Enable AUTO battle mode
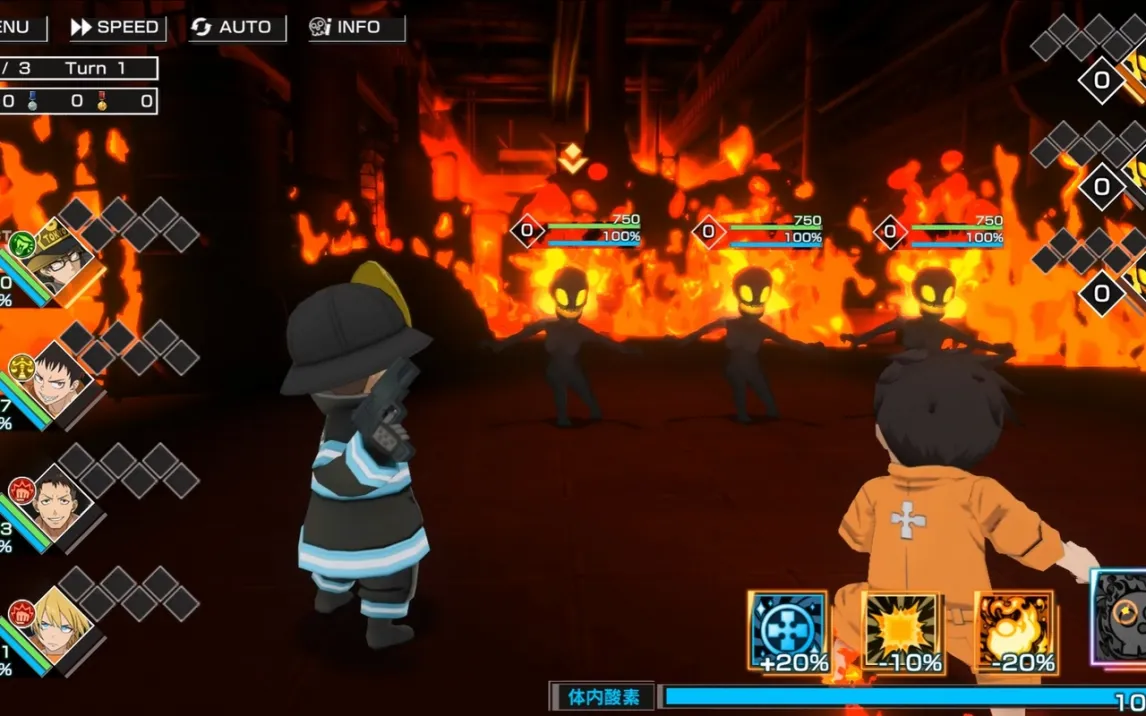Screen dimensions: 1146x716 coord(236,27)
